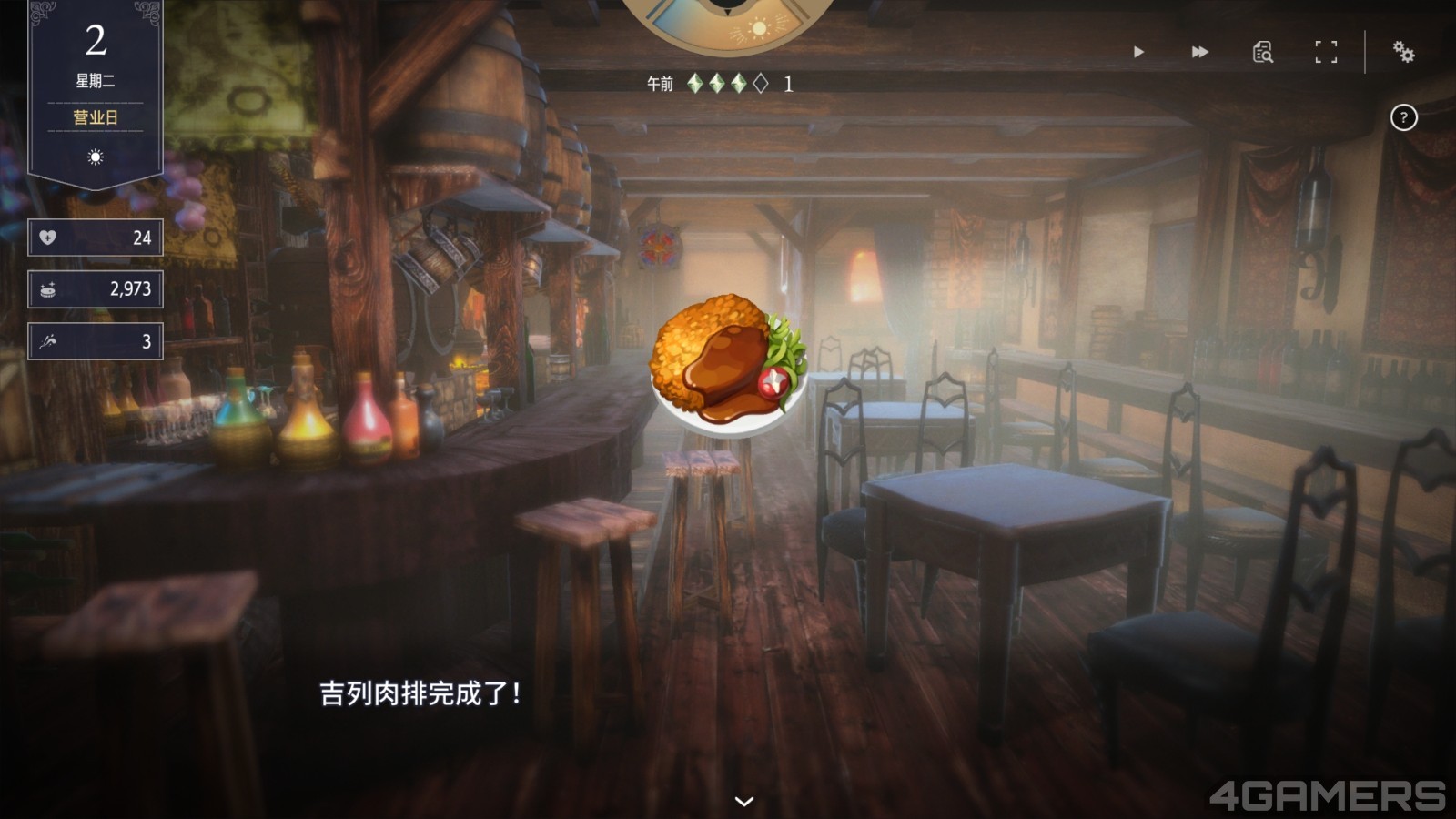Screen dimensions: 1456x819
Task: Open the dialogue log history
Action: 1262,52
